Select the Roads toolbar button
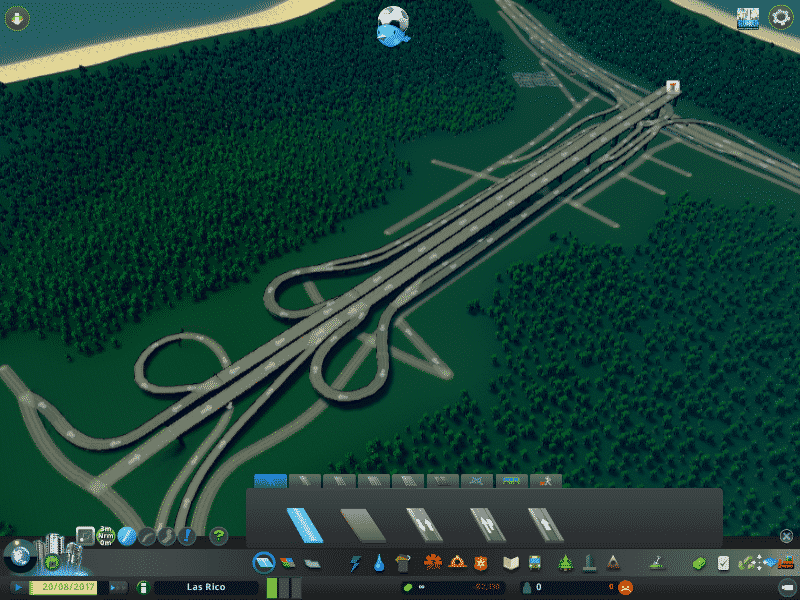The width and height of the screenshot is (800, 600). [263, 563]
